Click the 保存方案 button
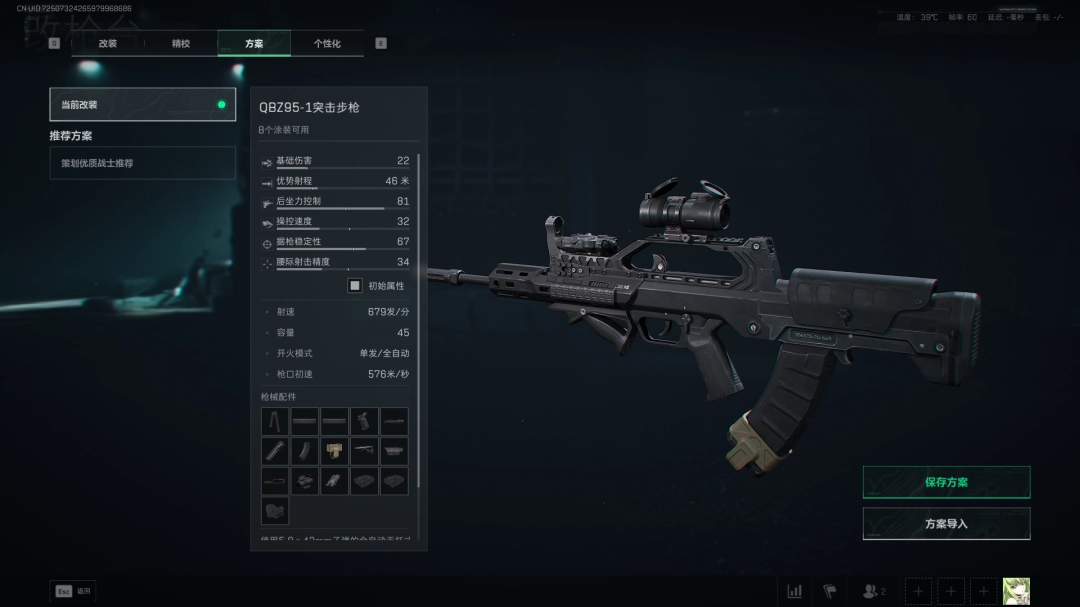Screen dimensions: 1080x607 tap(946, 482)
